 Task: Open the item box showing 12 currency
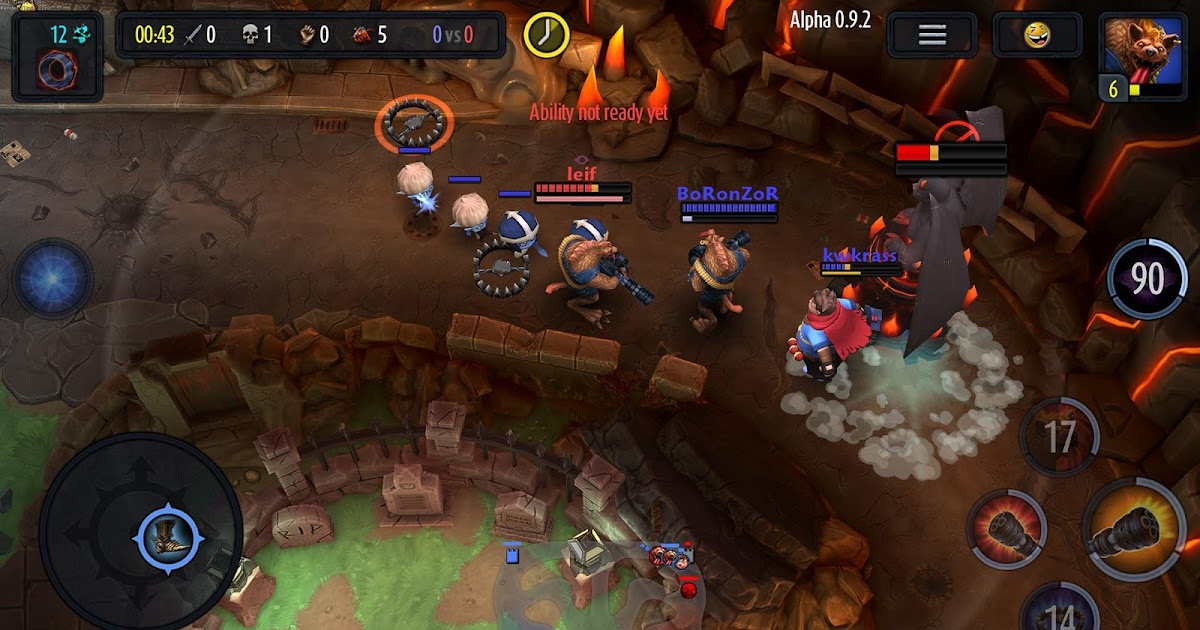[57, 57]
